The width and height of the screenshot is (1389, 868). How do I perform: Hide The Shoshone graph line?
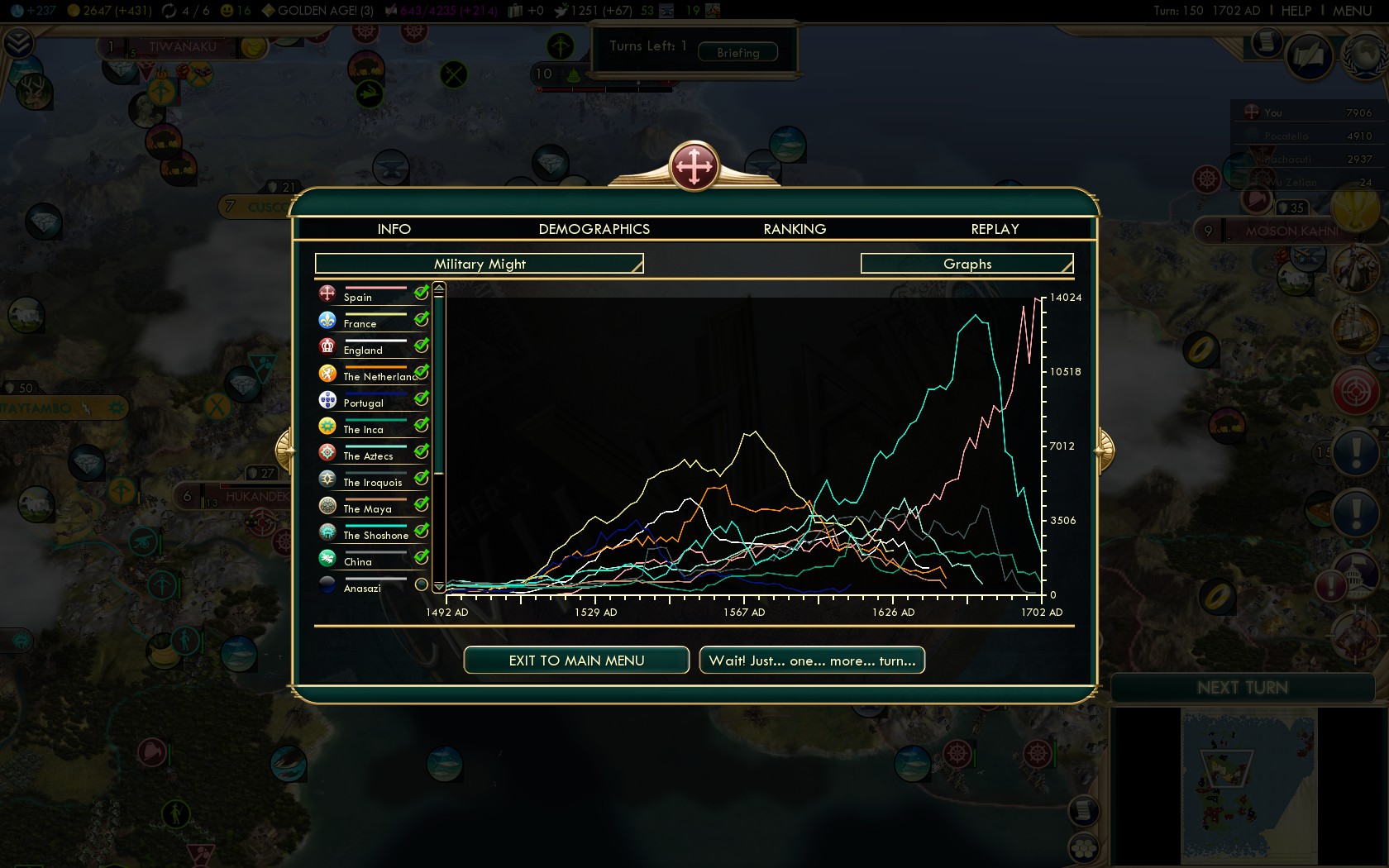click(421, 531)
